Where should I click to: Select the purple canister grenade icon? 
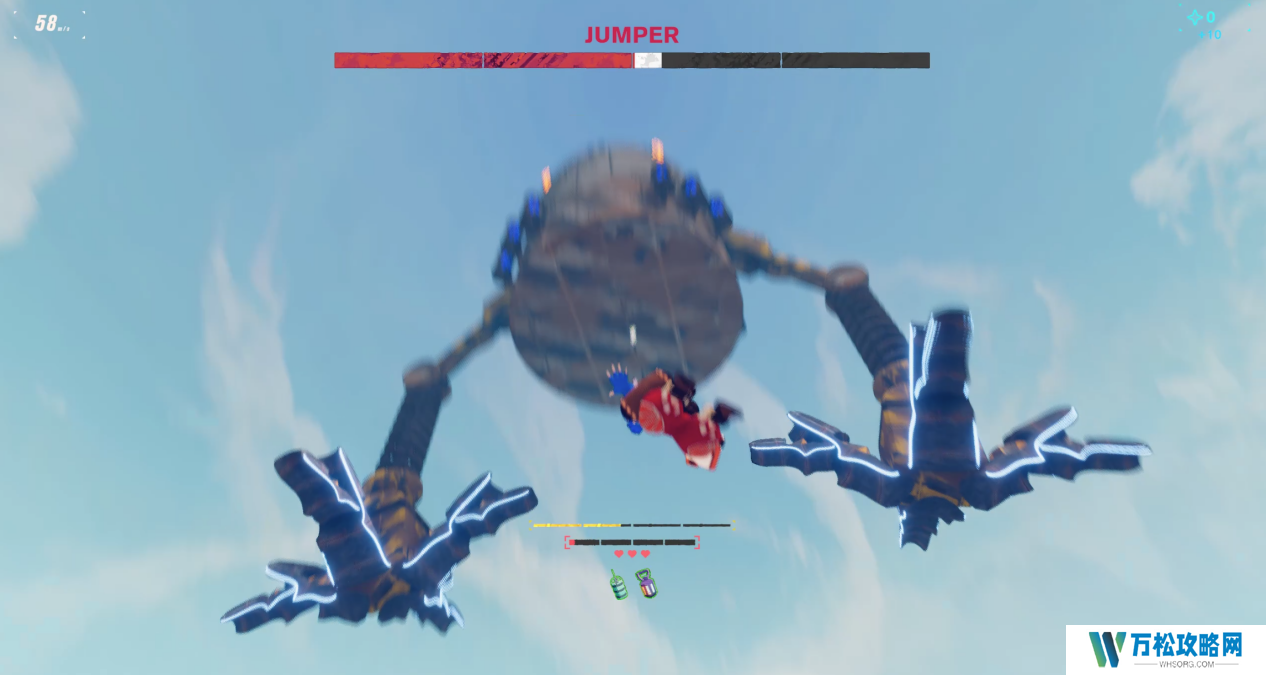click(647, 583)
